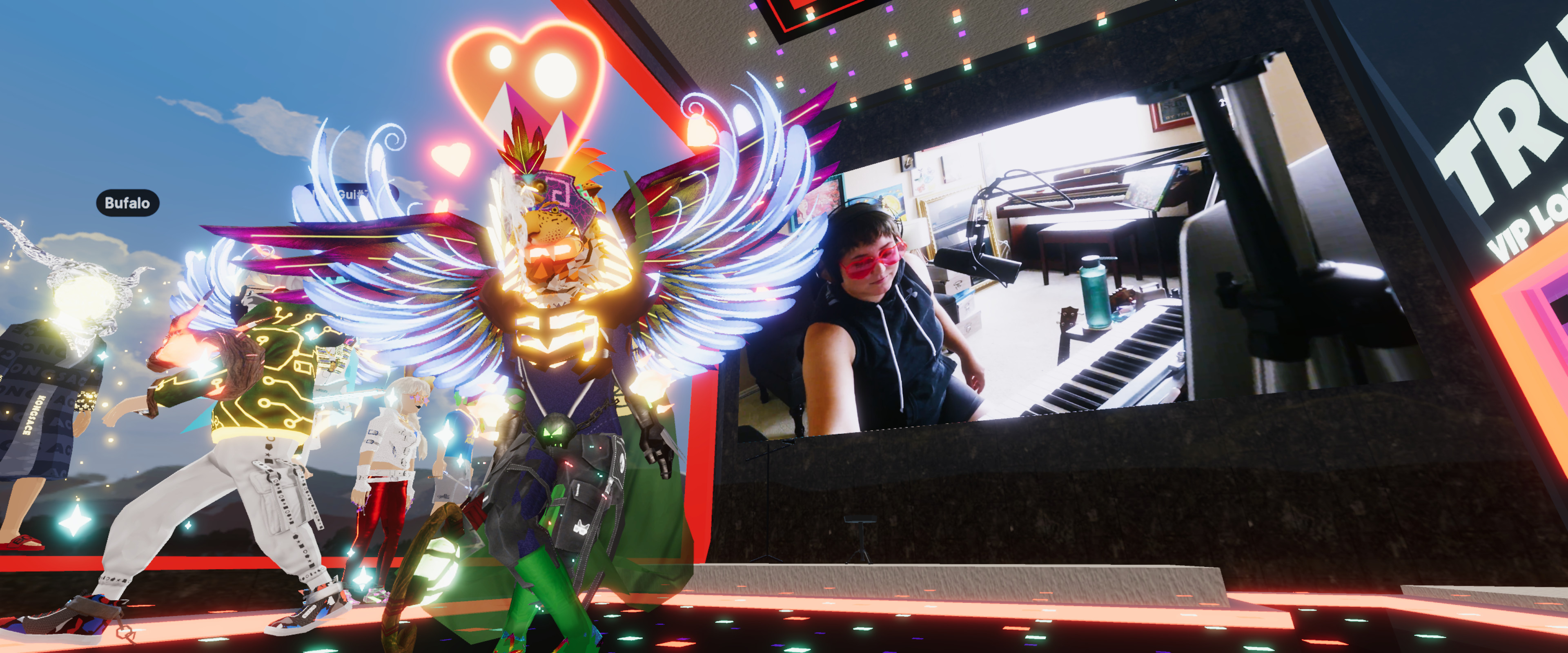Image resolution: width=1568 pixels, height=653 pixels.
Task: Click the partially hidden Gui# name tag
Action: pyautogui.click(x=351, y=195)
